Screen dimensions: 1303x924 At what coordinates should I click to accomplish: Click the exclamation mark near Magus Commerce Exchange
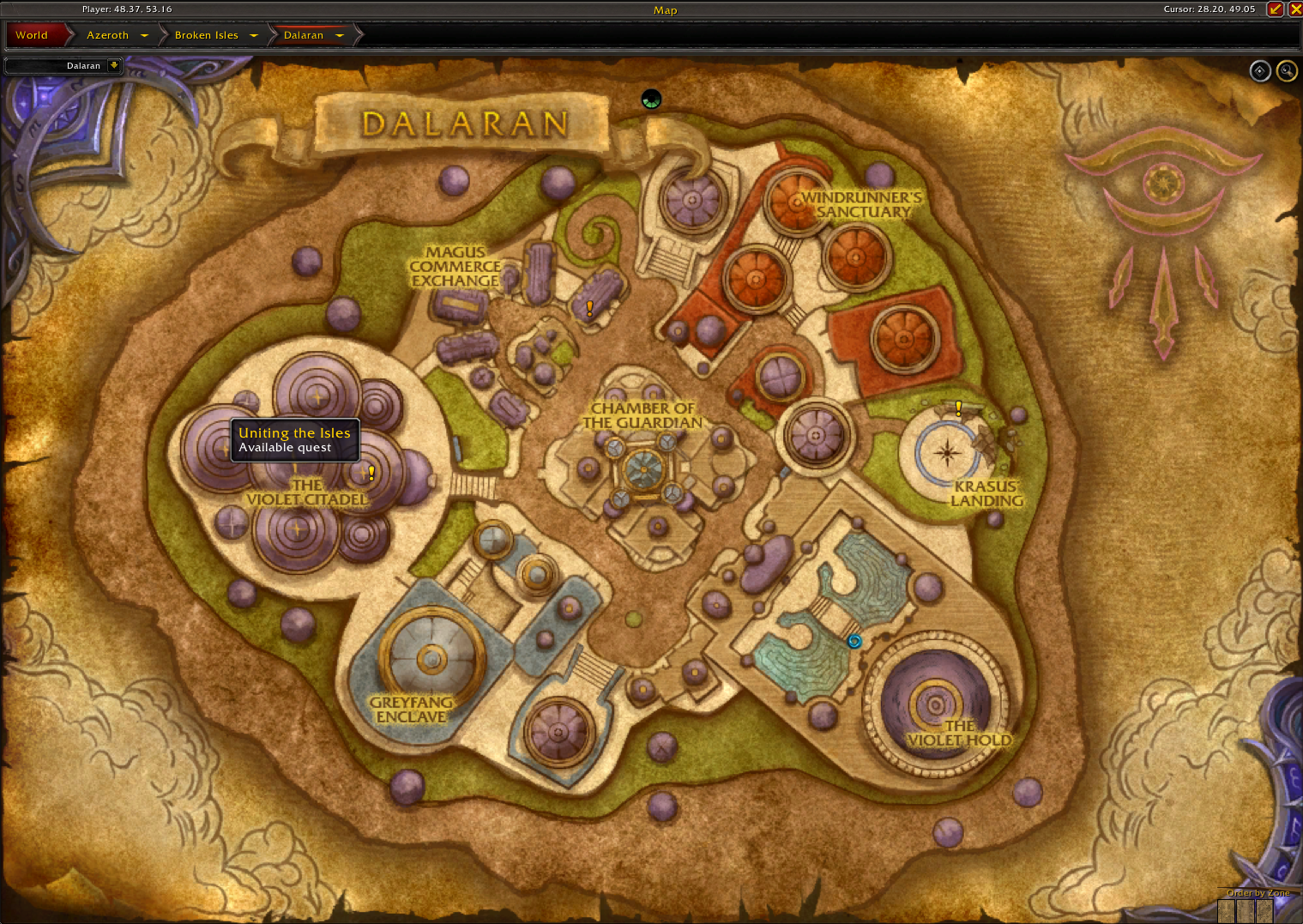(x=588, y=307)
